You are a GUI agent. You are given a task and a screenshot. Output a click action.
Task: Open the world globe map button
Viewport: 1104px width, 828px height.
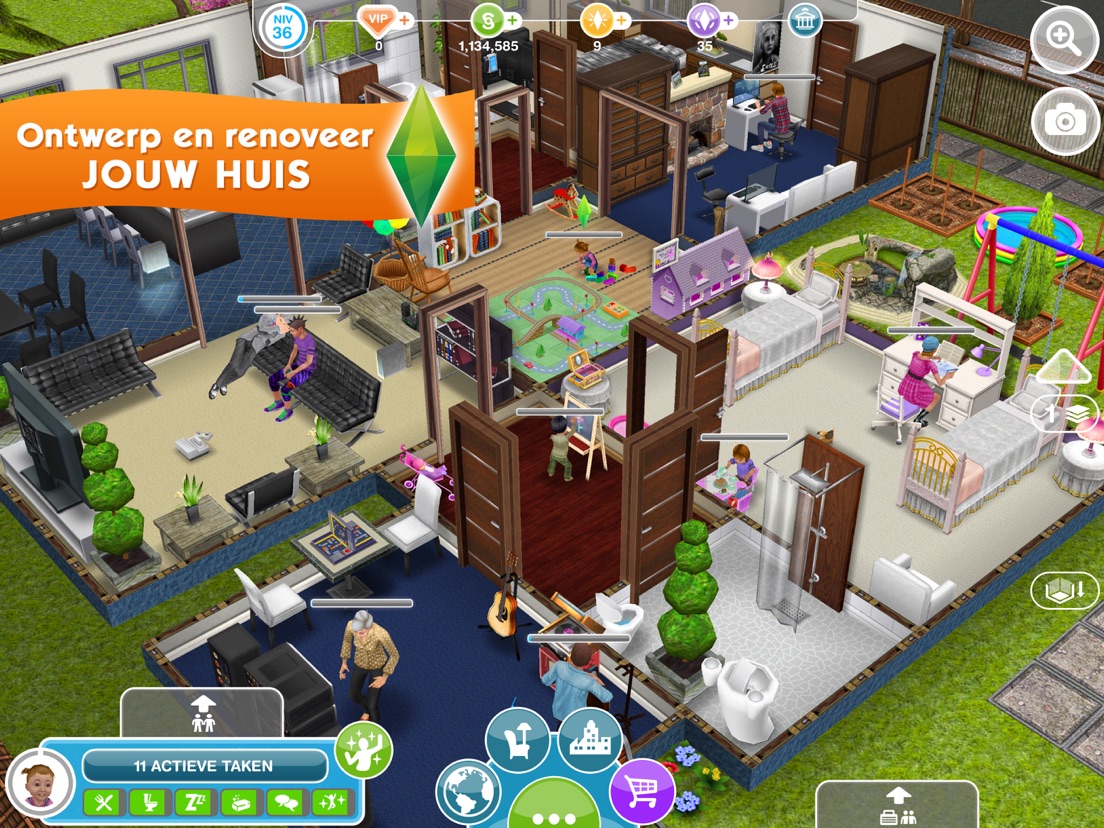tap(467, 792)
